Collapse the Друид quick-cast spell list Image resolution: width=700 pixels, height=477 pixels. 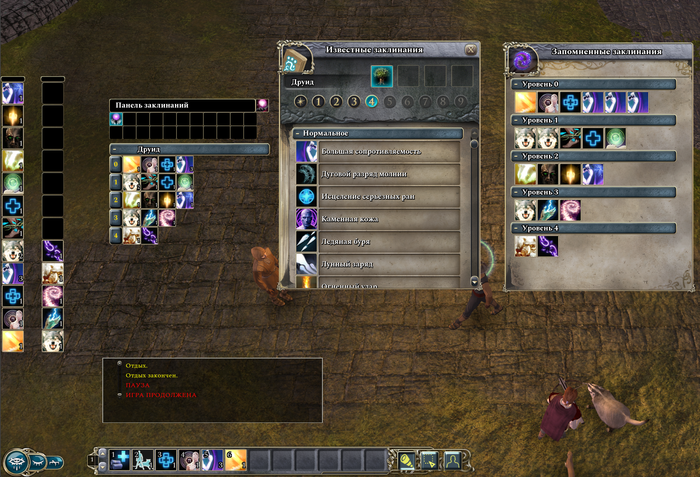pyautogui.click(x=115, y=149)
